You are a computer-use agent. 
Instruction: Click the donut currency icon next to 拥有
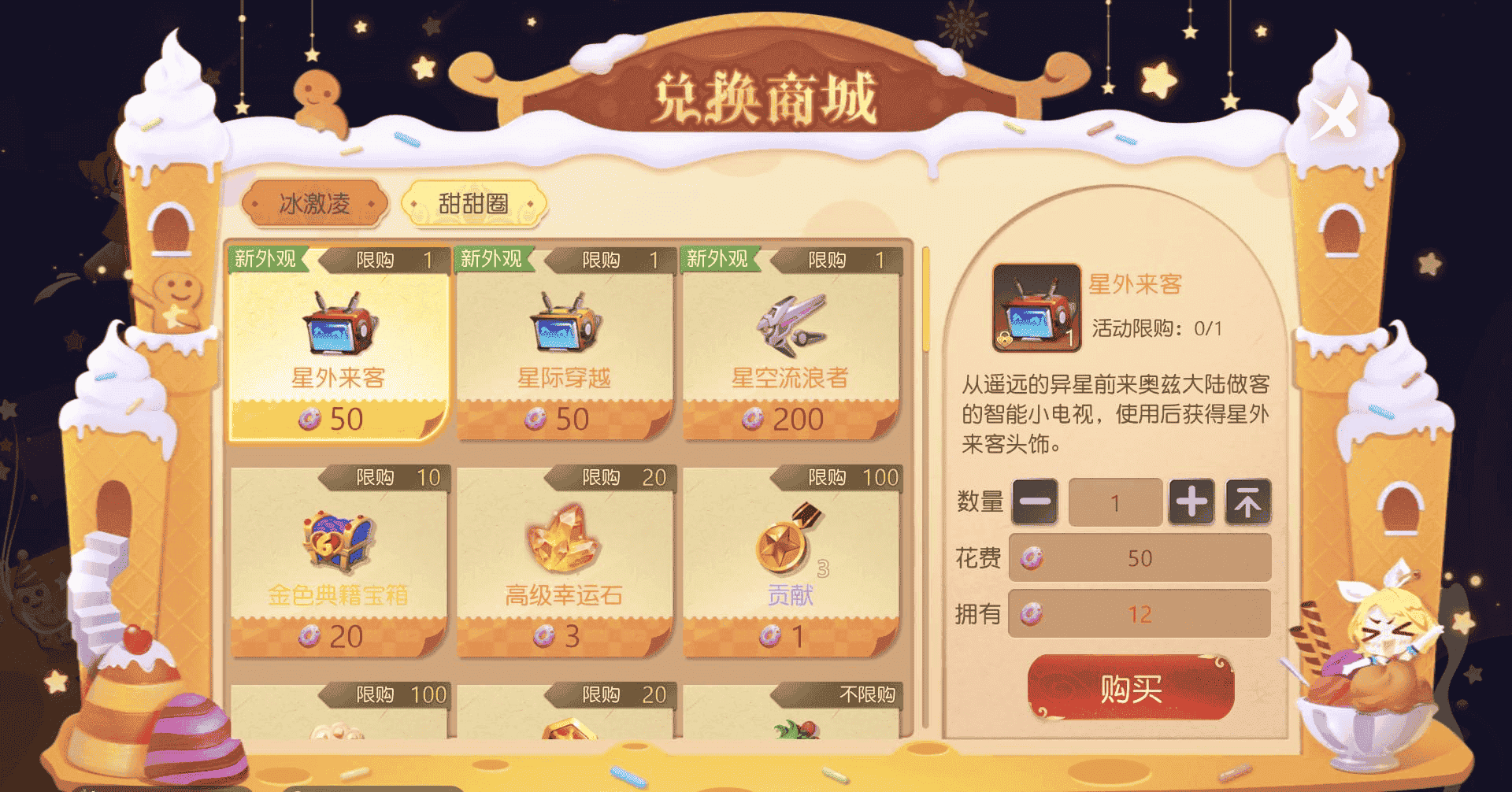point(1032,615)
